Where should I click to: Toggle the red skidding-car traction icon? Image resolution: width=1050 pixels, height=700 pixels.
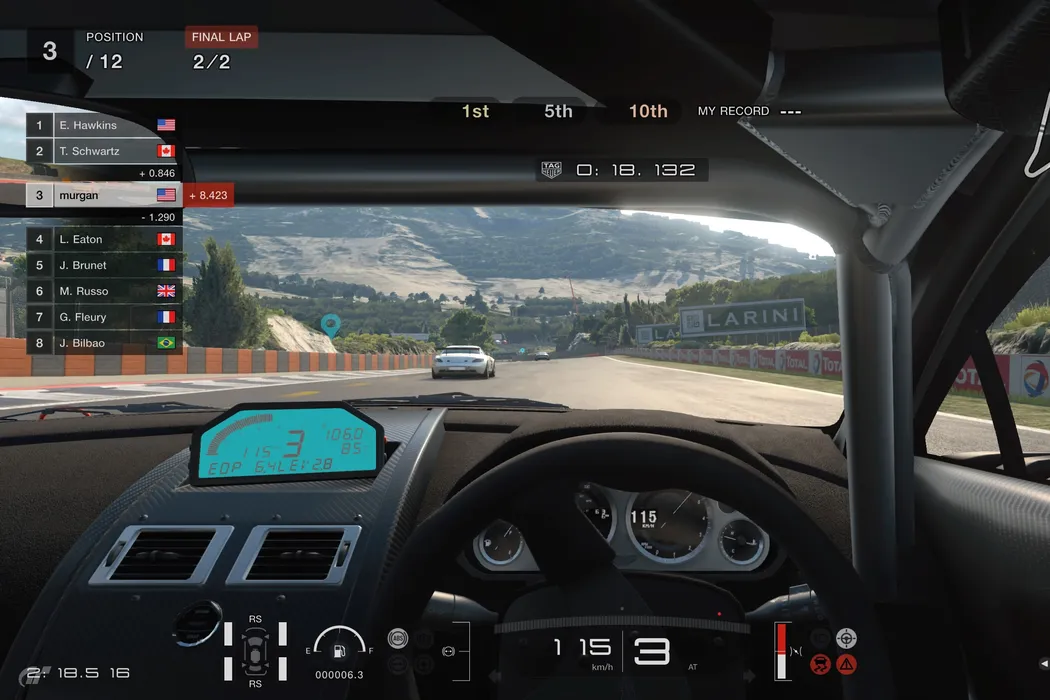pos(821,663)
